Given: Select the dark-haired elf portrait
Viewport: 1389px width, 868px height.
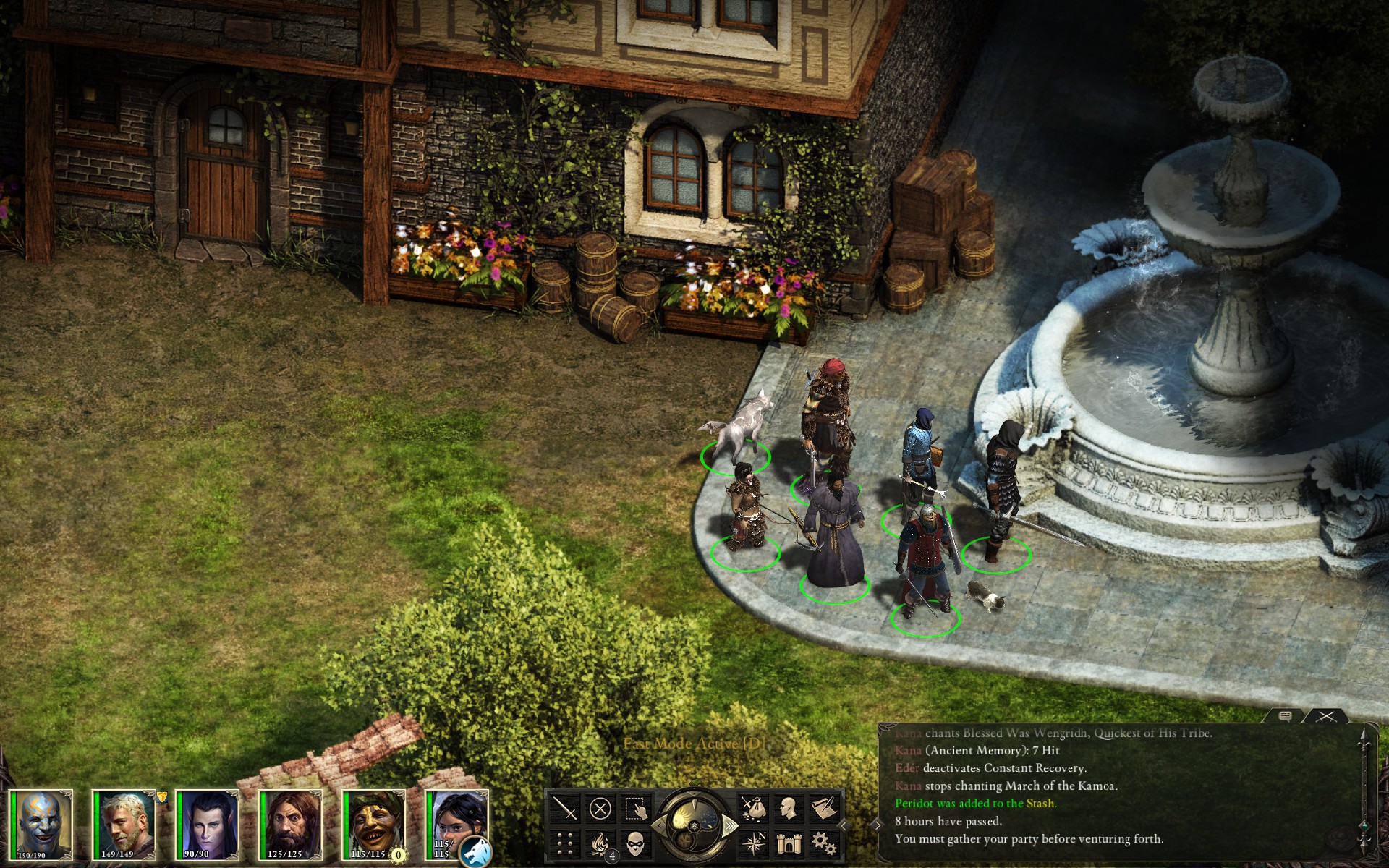Looking at the screenshot, I should coord(208,825).
